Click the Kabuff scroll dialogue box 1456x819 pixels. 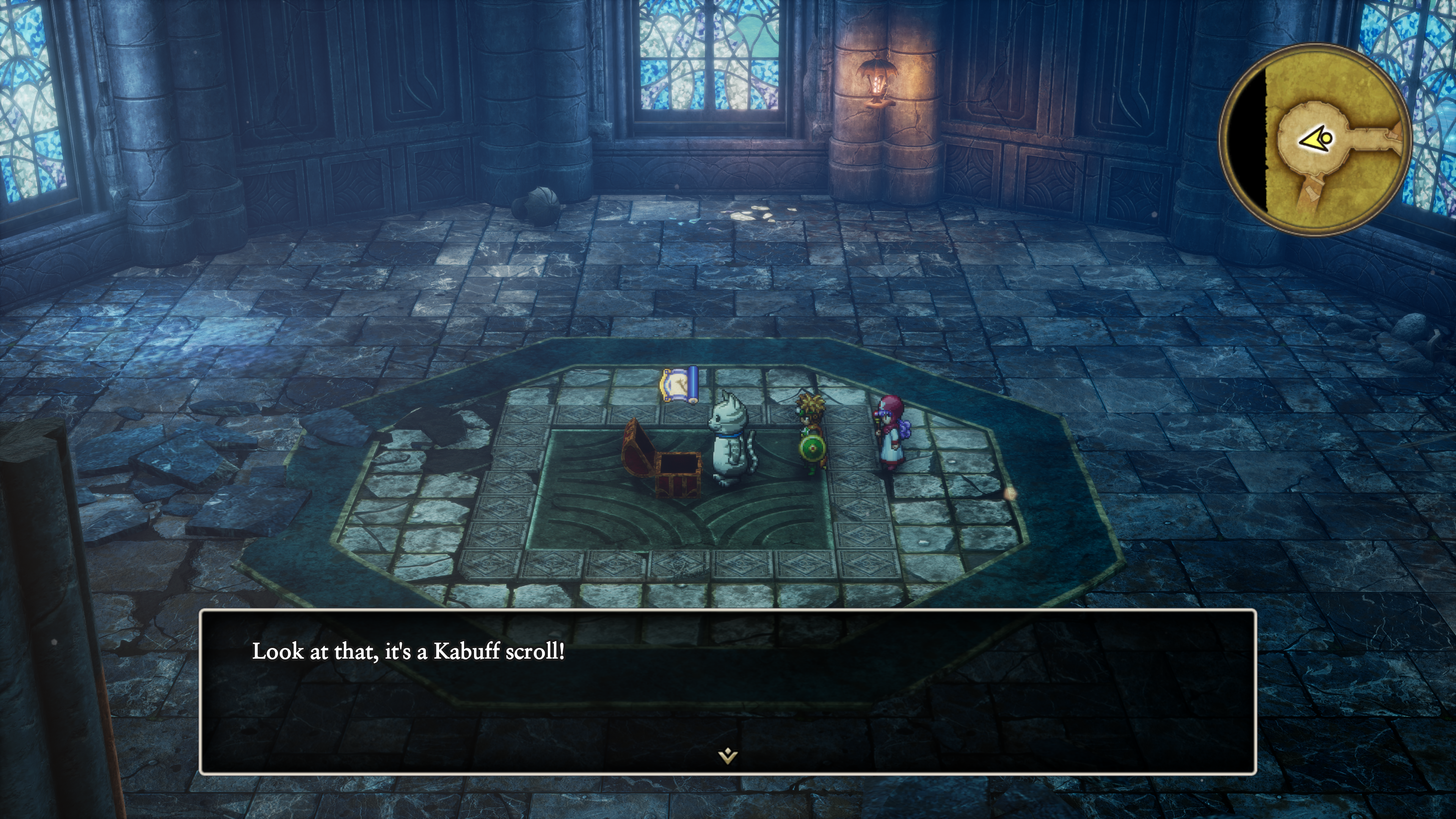[728, 691]
